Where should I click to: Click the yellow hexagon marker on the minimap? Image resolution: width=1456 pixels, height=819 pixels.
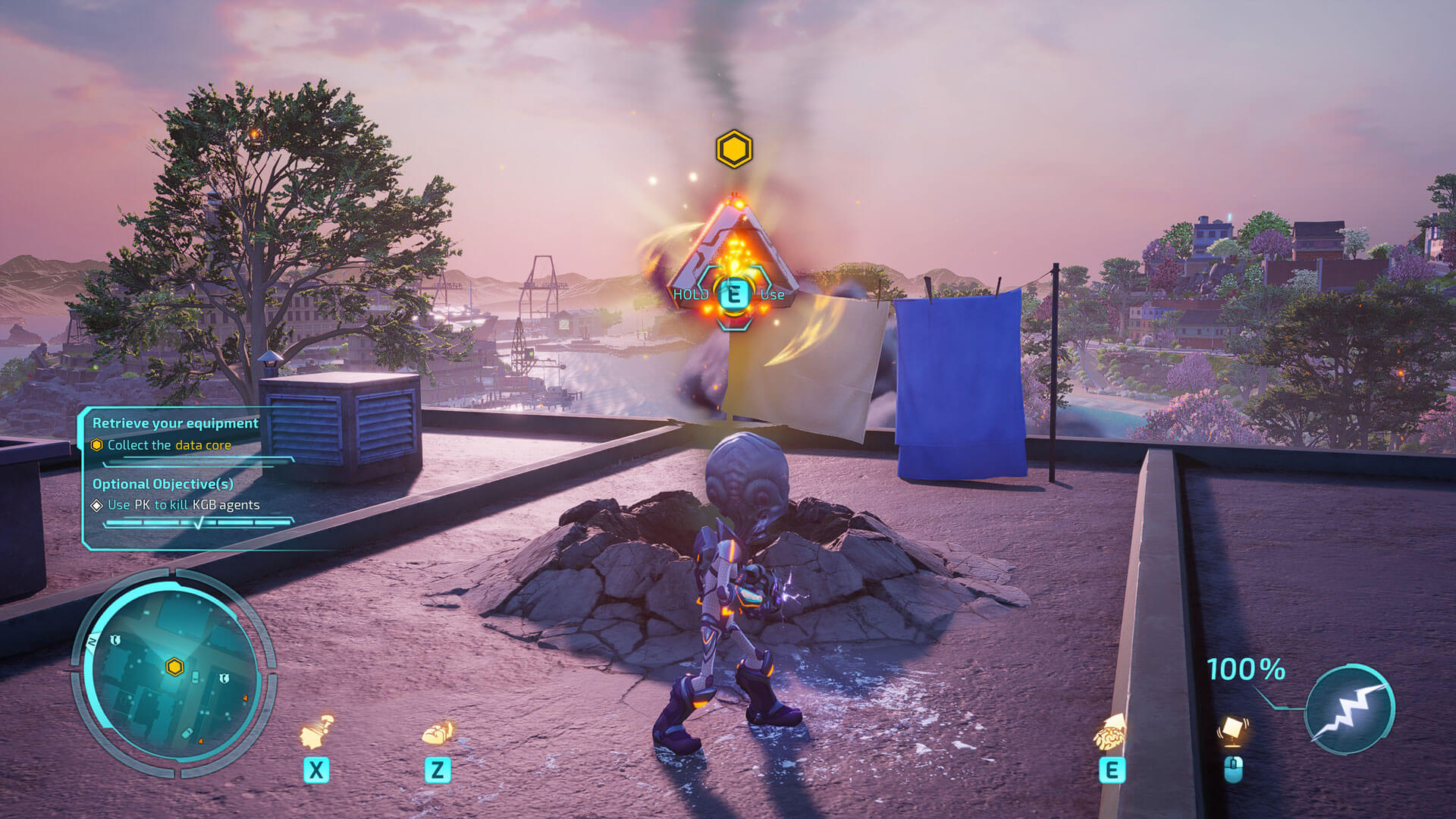[x=173, y=667]
